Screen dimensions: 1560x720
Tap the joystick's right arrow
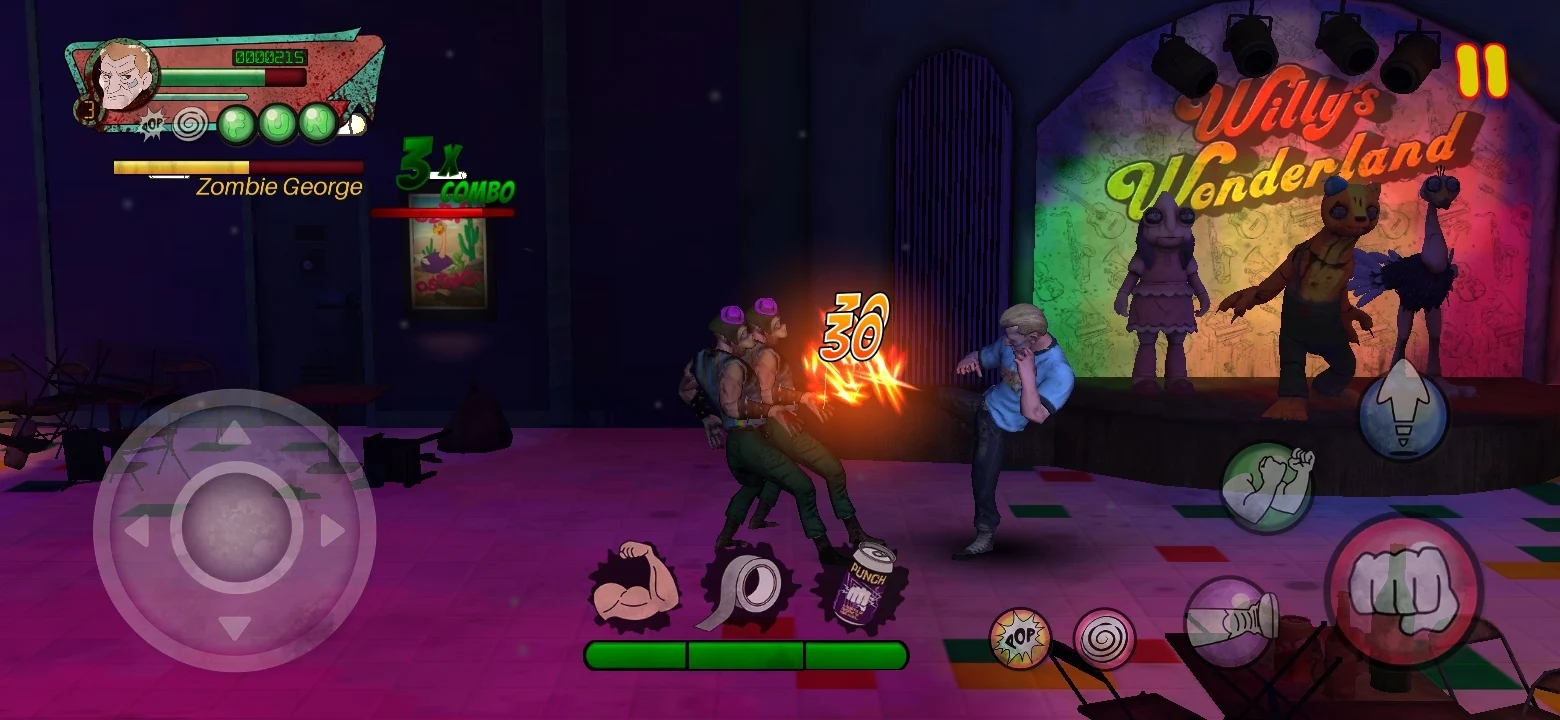pyautogui.click(x=333, y=530)
